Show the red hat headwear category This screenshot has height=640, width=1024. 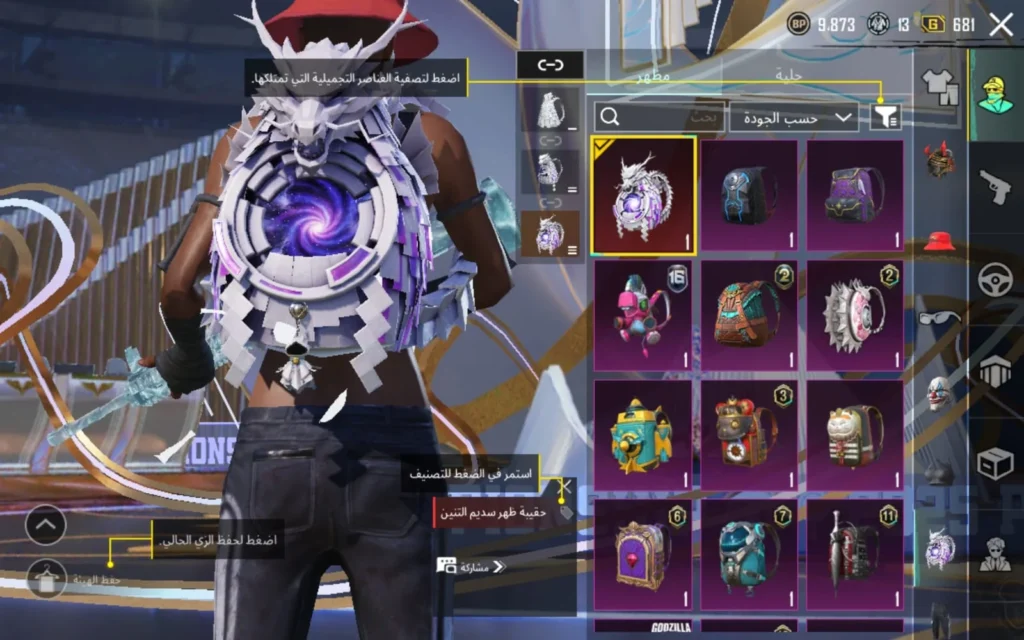[x=939, y=241]
